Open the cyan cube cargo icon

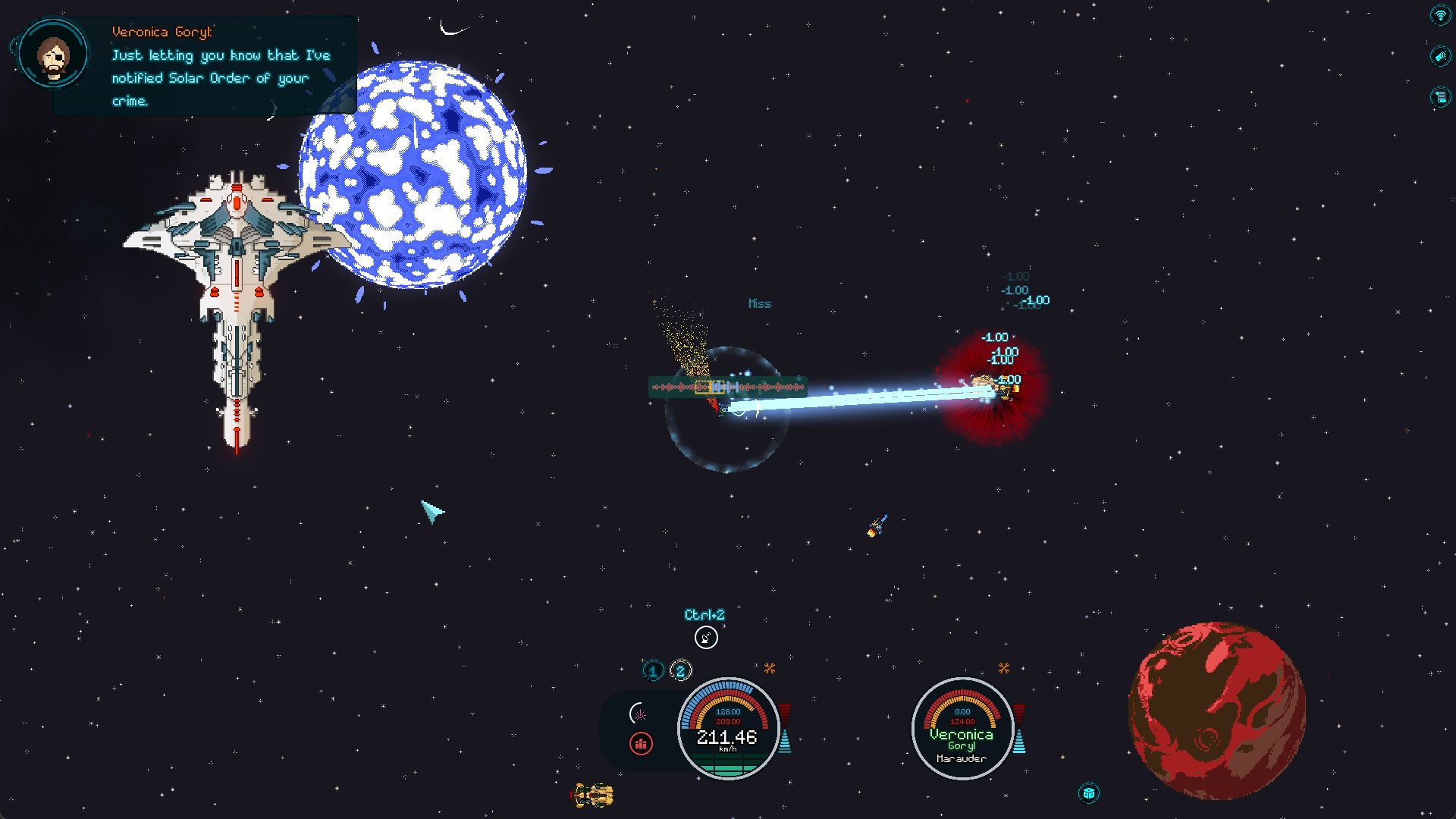1089,793
